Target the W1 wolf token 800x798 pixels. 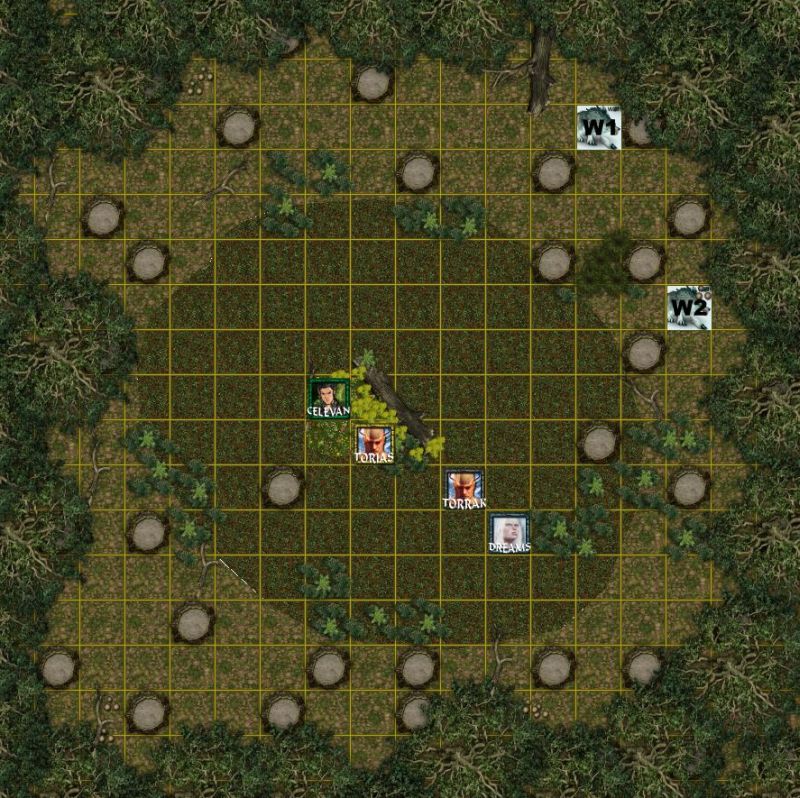pos(599,128)
